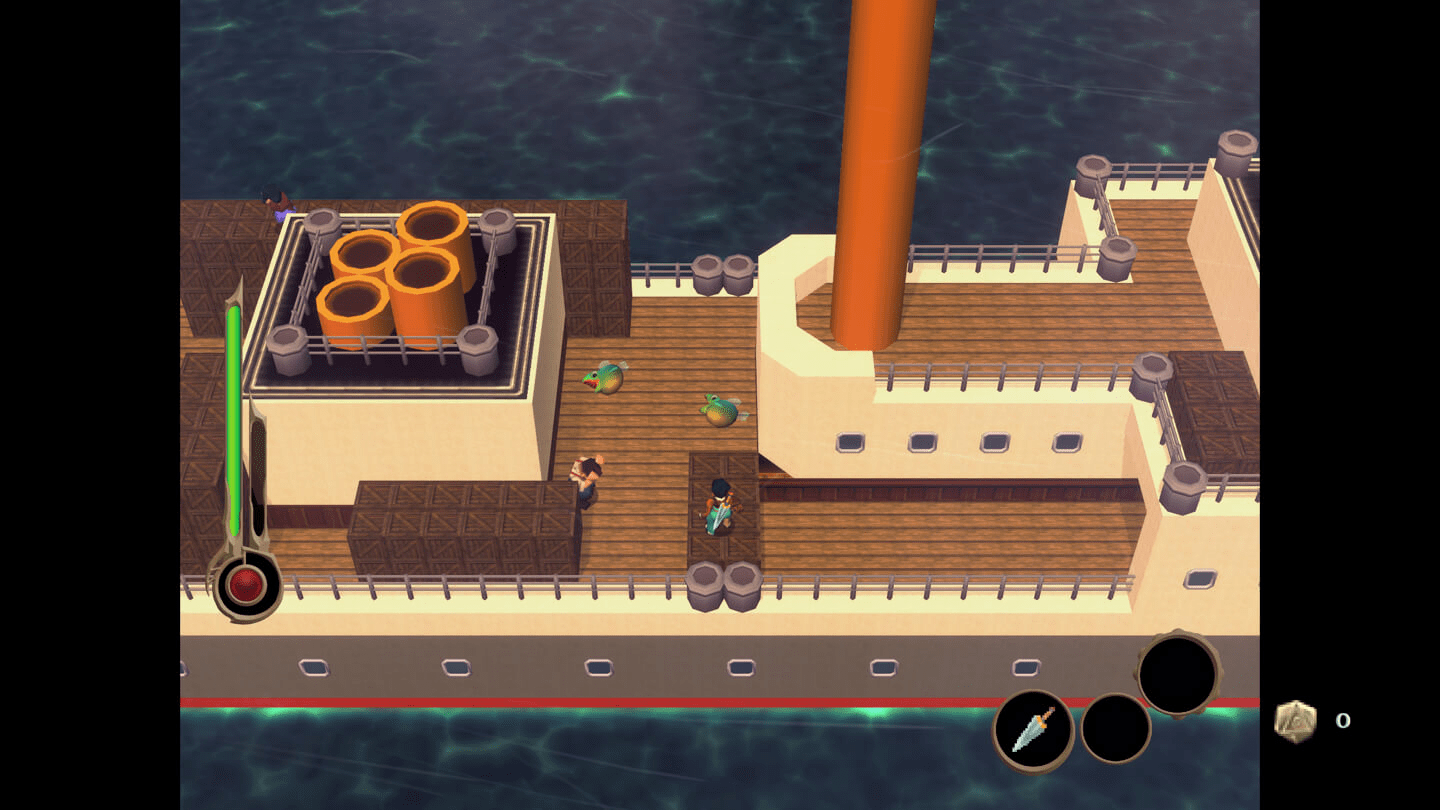Screen dimensions: 1440x810
Task: Select the spear weapon slot
Action: [1033, 730]
